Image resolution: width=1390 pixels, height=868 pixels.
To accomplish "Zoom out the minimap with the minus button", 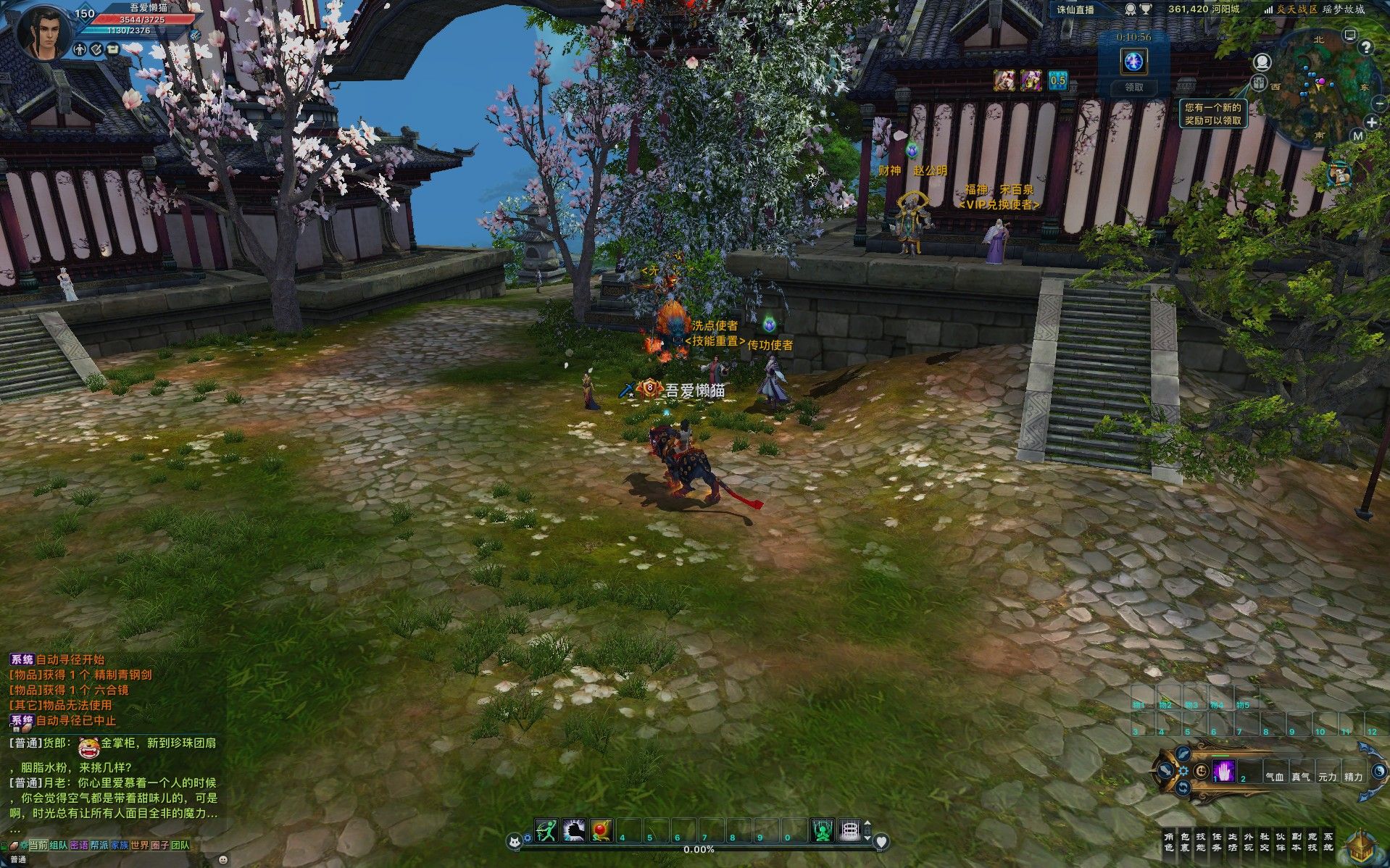I will coord(1378,104).
